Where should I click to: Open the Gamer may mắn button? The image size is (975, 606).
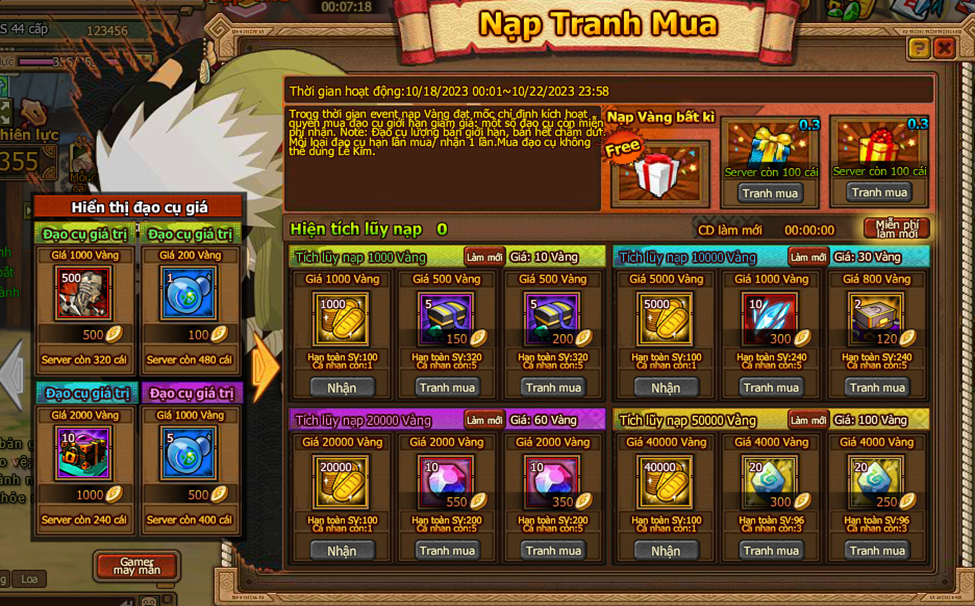(137, 566)
